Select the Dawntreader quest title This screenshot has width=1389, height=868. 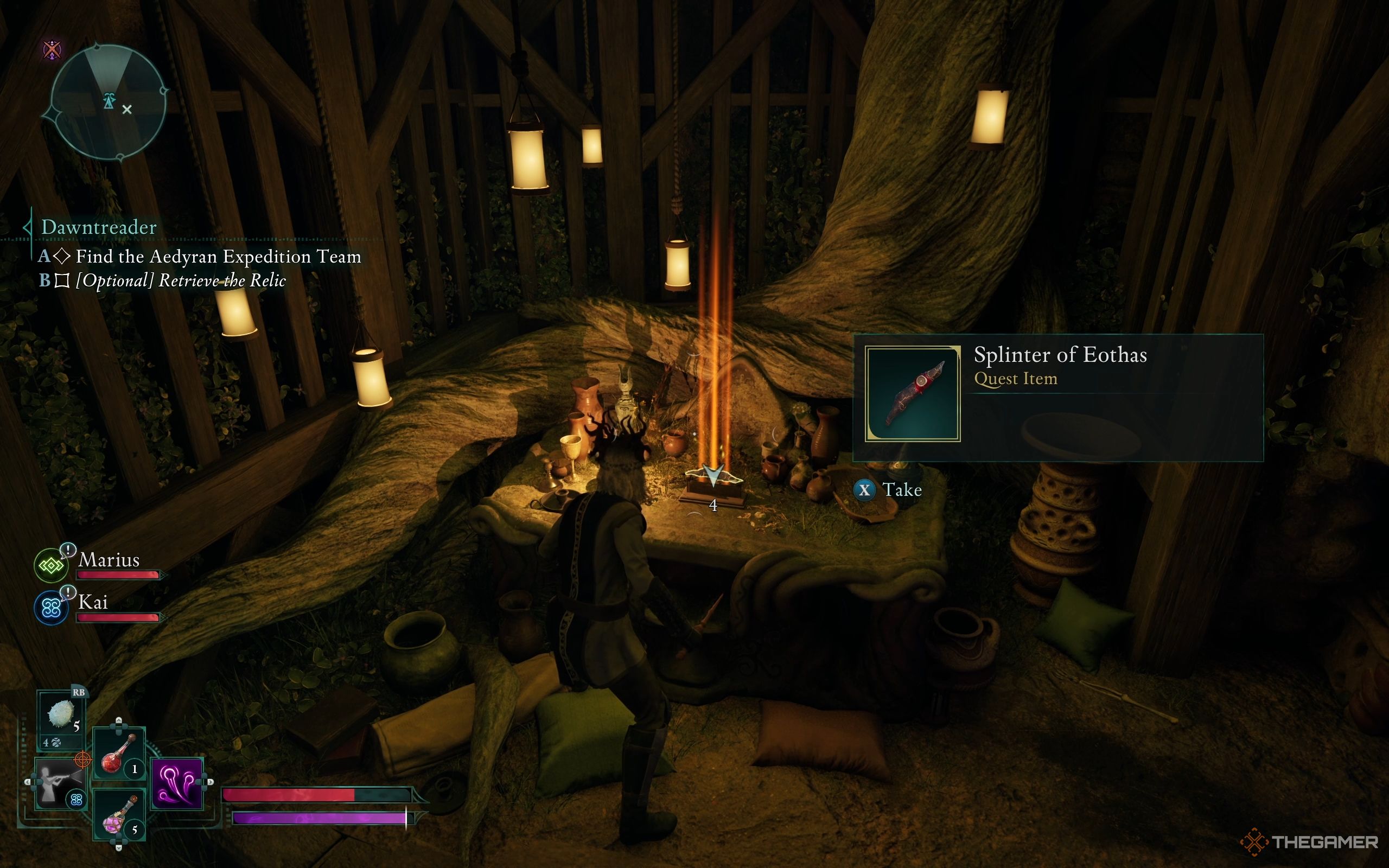pyautogui.click(x=99, y=227)
